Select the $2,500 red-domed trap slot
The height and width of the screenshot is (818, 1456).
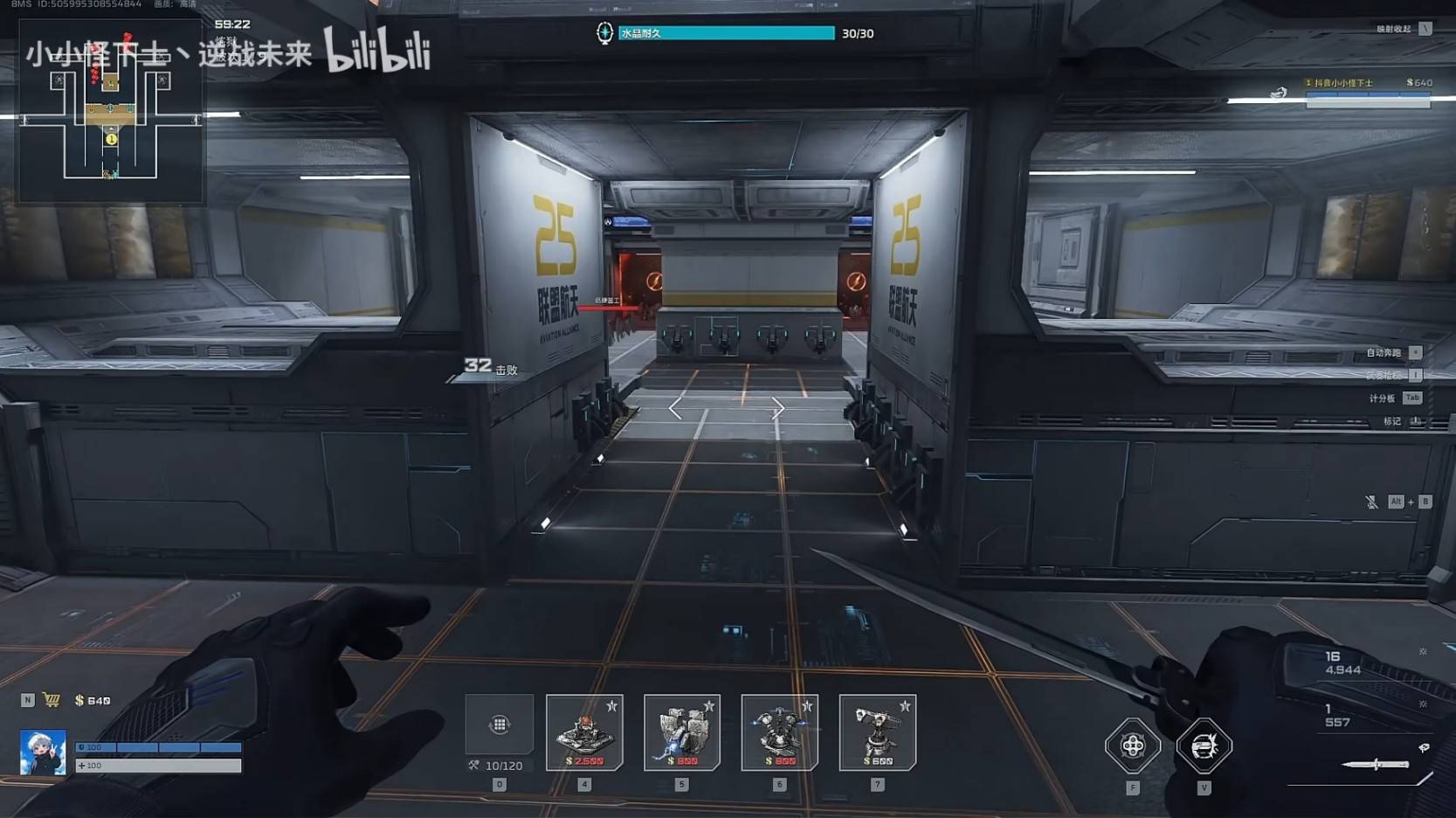click(x=584, y=732)
